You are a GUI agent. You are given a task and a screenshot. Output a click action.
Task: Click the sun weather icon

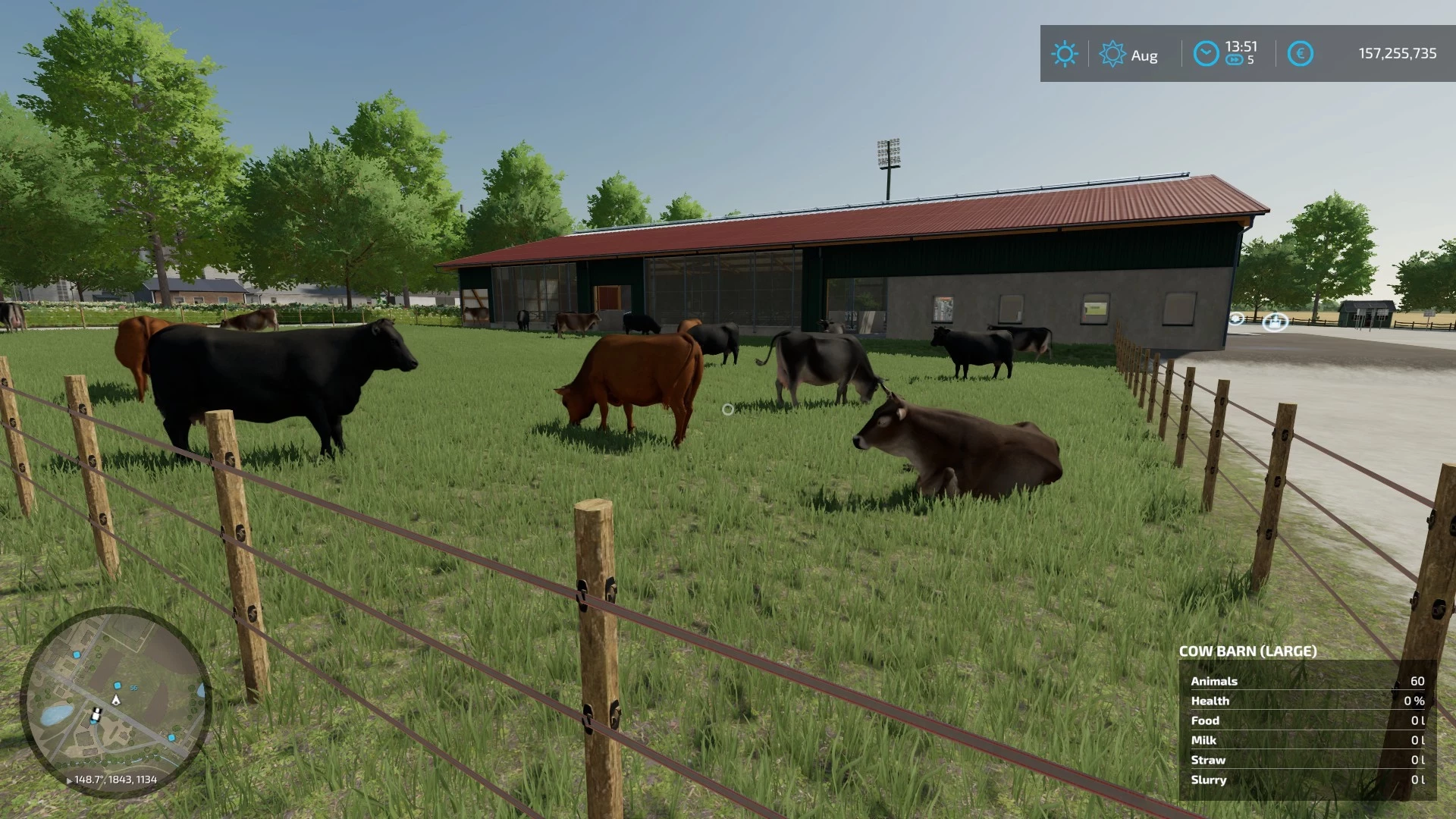(1065, 54)
